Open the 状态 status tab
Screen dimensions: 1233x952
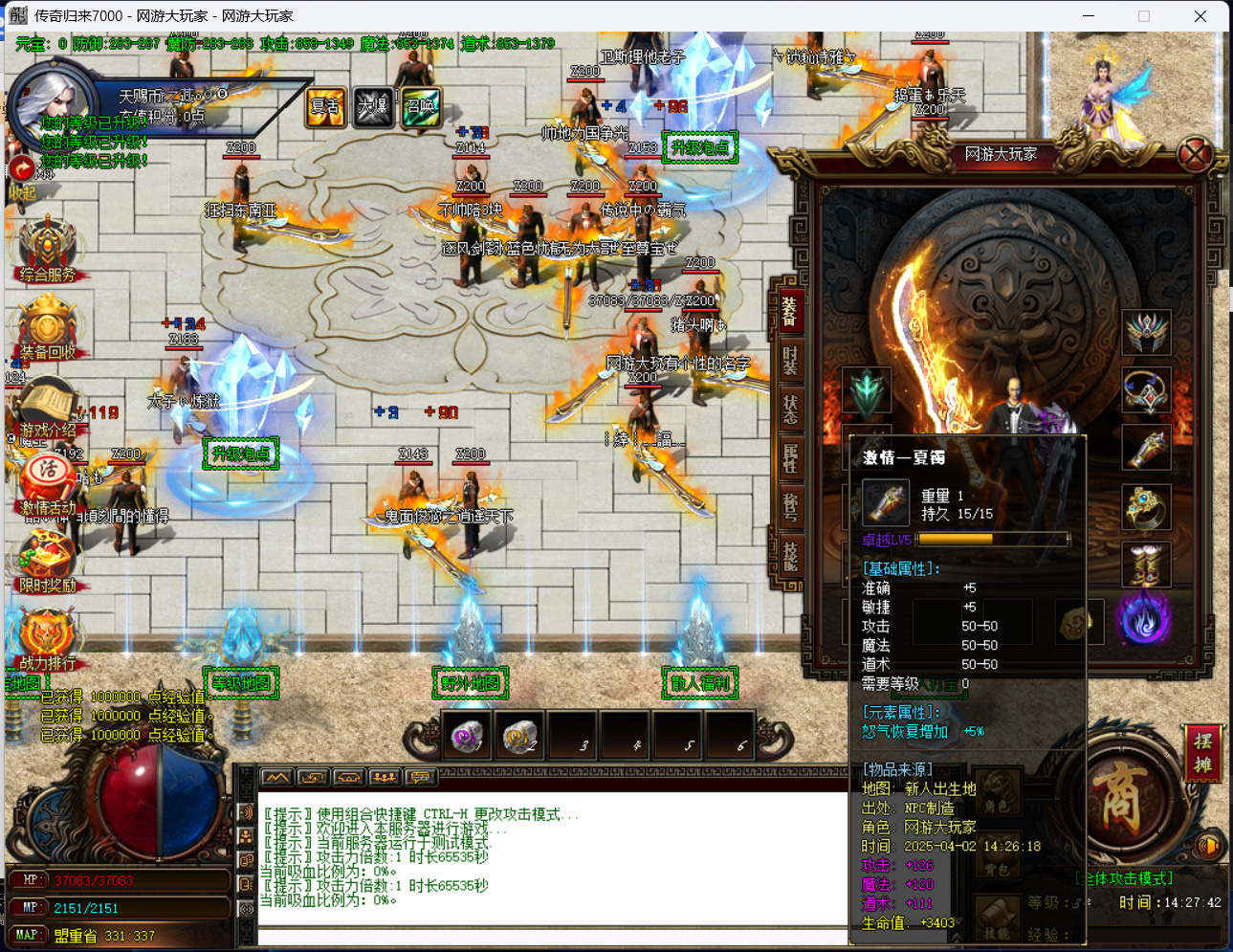tap(790, 409)
